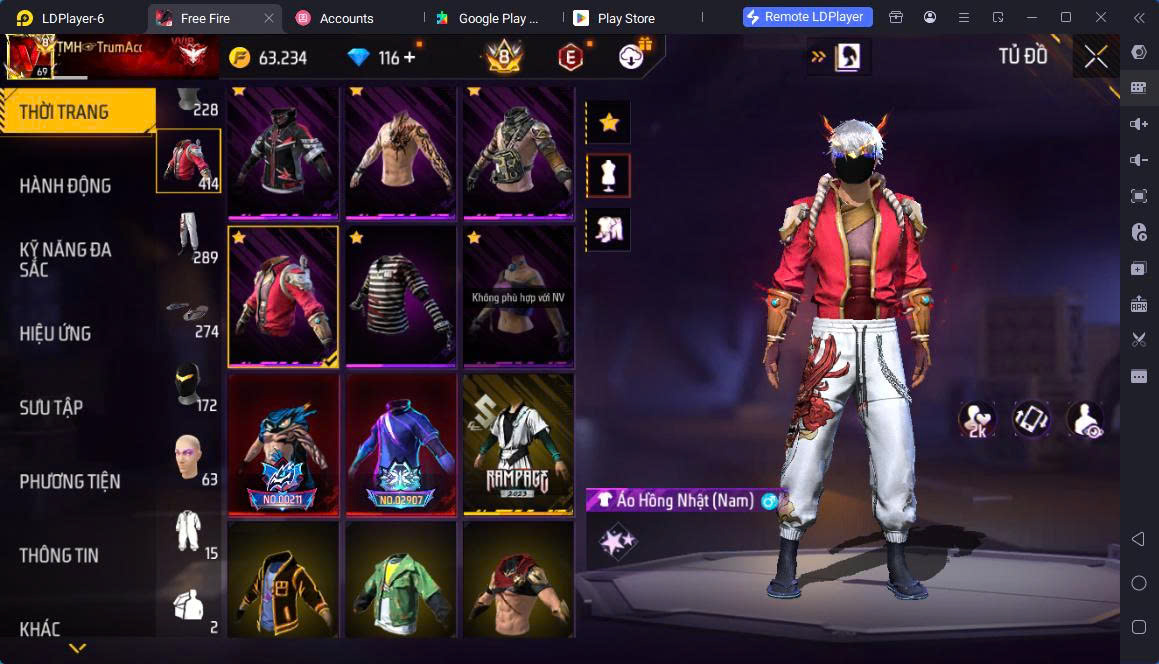Open the Sưu Tập section
The image size is (1159, 664).
[x=52, y=407]
